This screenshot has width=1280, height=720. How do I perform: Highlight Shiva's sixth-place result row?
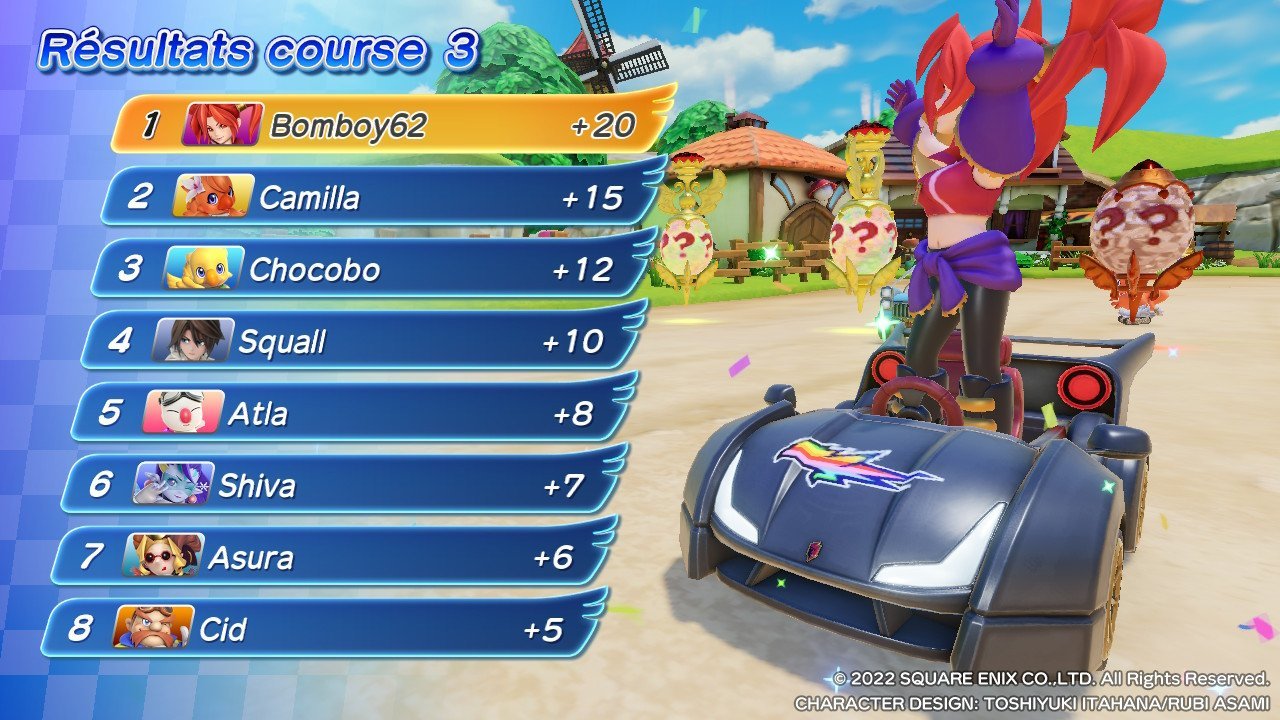coord(340,486)
